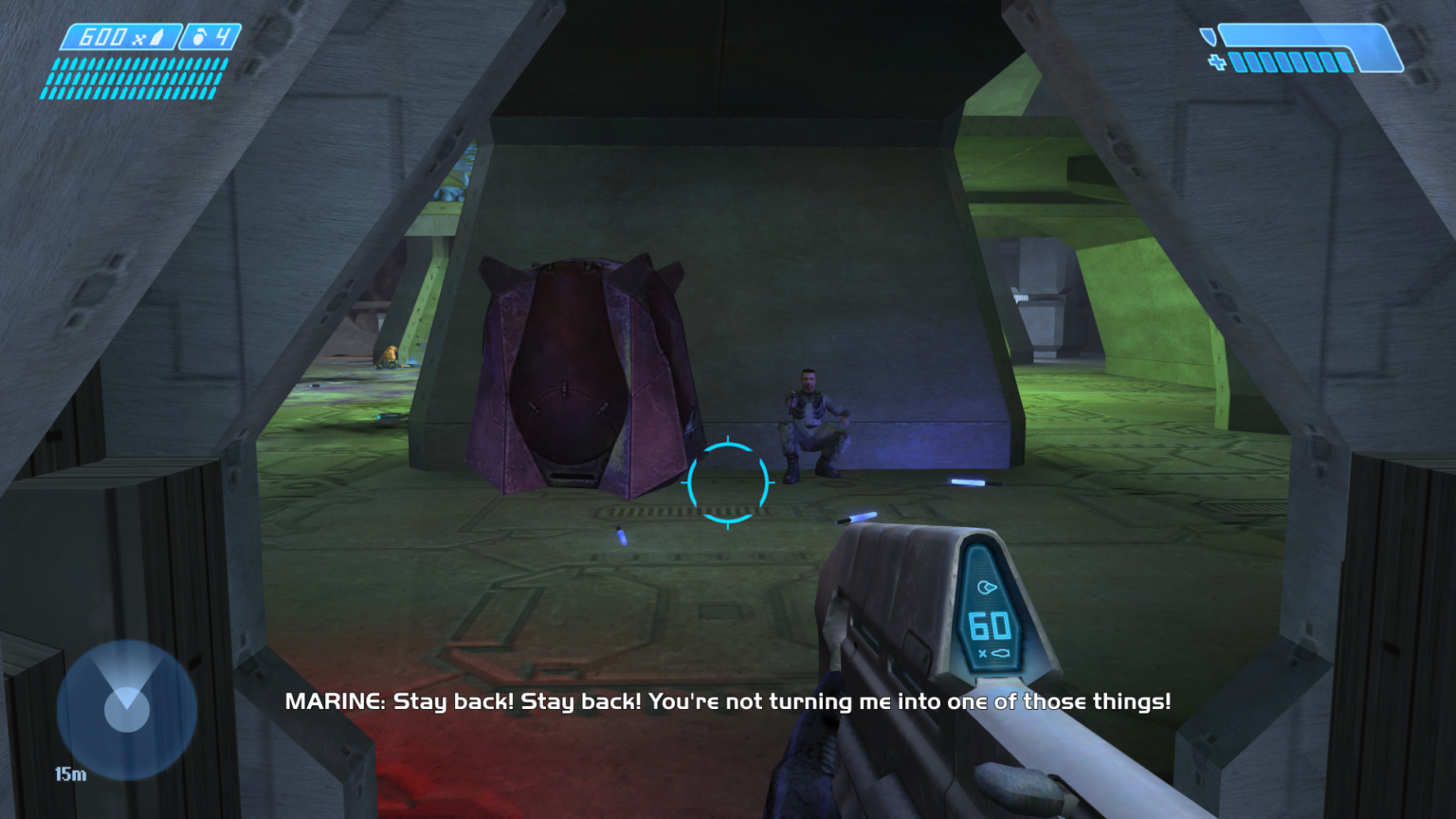Click the health cross icon below the shield

1217,62
